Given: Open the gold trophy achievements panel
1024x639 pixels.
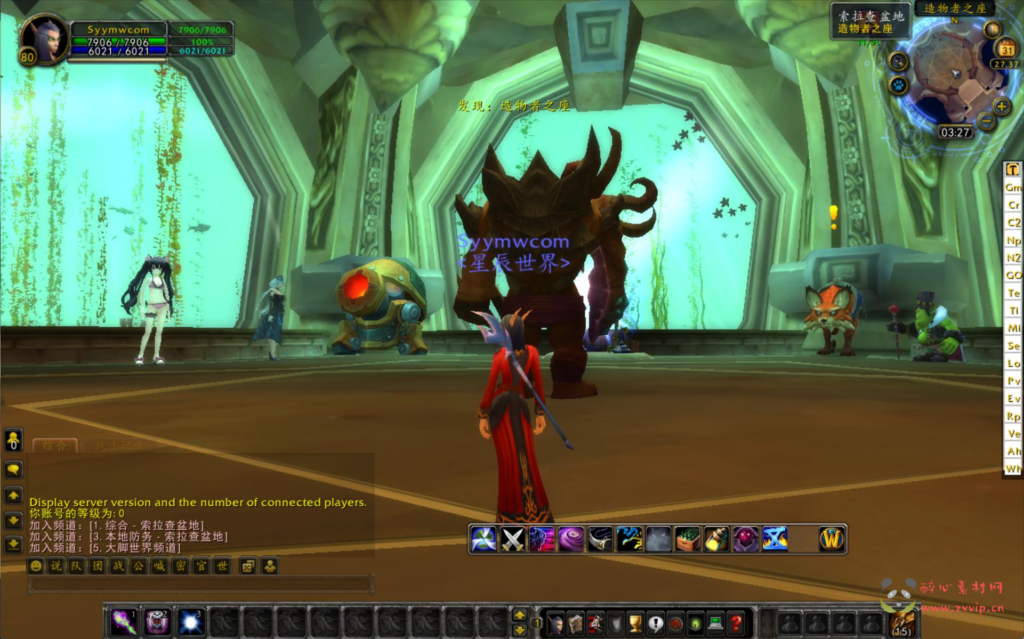Looking at the screenshot, I should tap(634, 623).
